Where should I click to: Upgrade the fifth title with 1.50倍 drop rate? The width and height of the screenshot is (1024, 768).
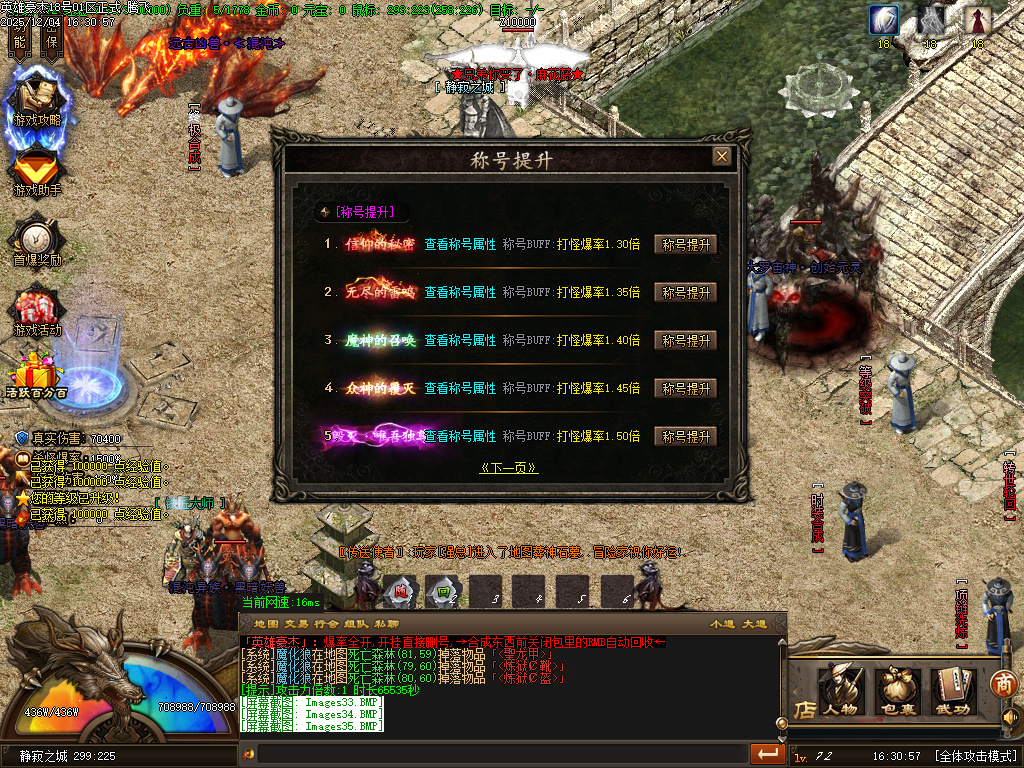pyautogui.click(x=685, y=436)
